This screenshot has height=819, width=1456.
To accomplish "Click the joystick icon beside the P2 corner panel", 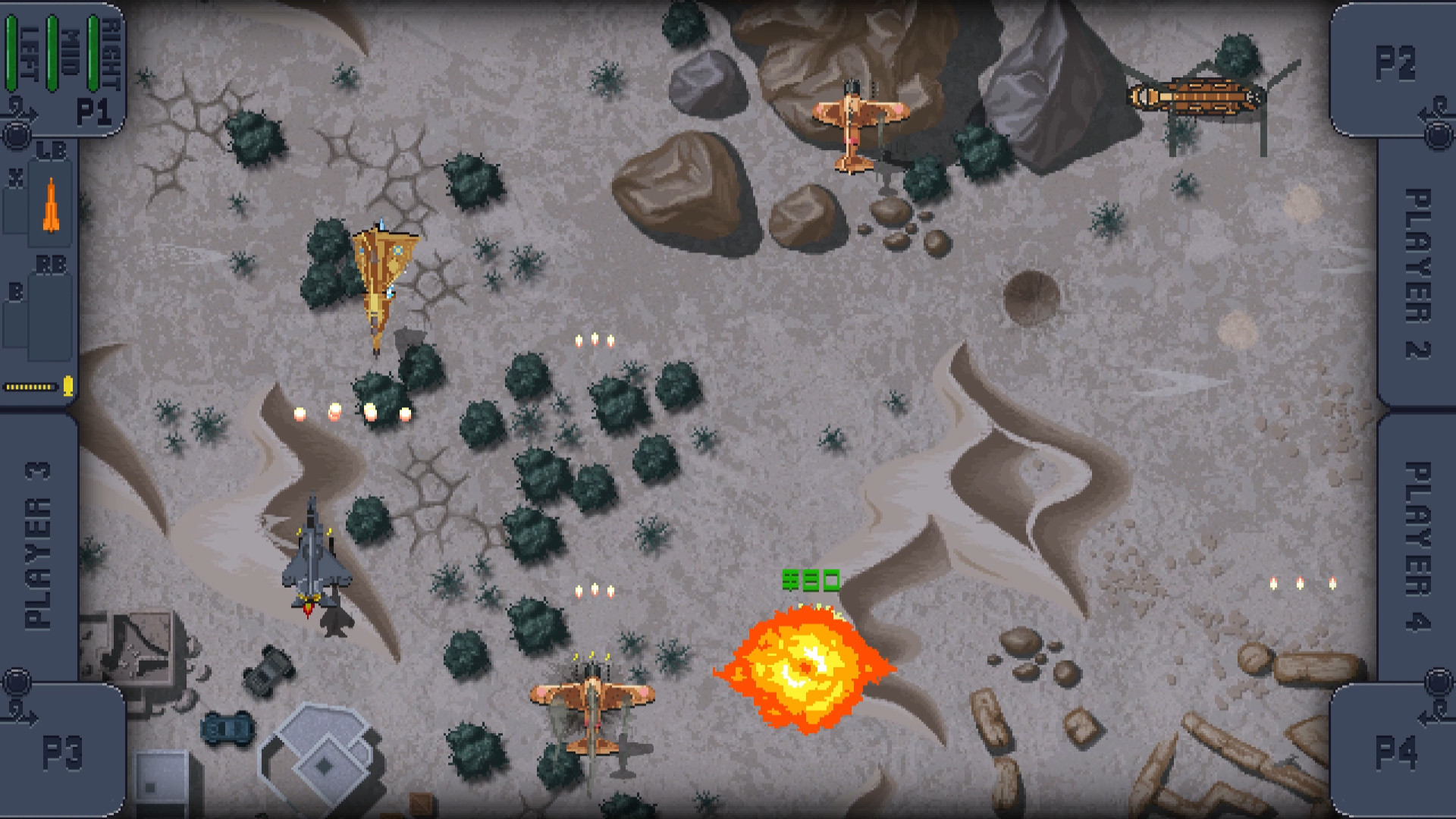I will pyautogui.click(x=1438, y=133).
